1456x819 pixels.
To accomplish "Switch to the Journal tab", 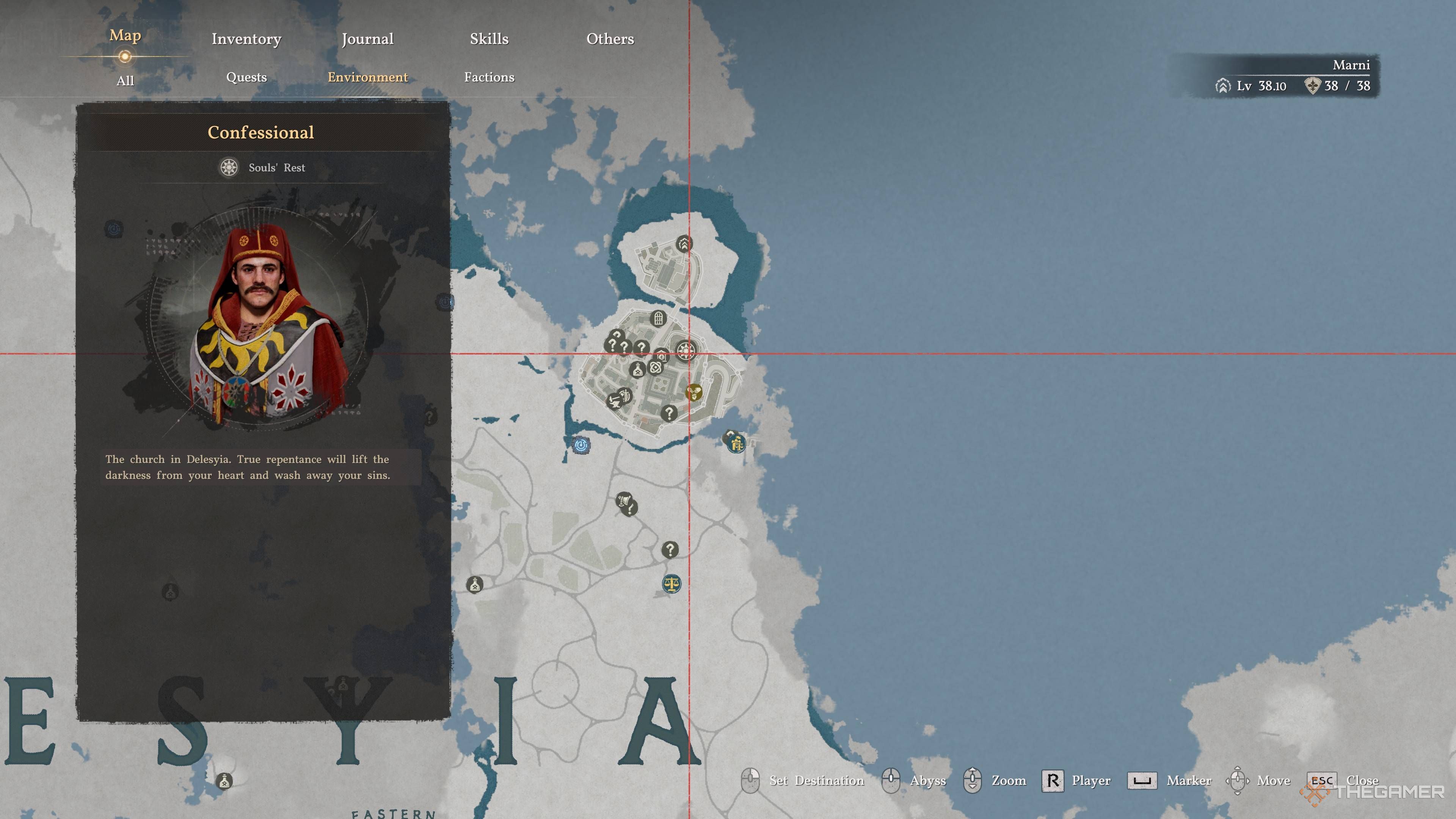I will (367, 39).
